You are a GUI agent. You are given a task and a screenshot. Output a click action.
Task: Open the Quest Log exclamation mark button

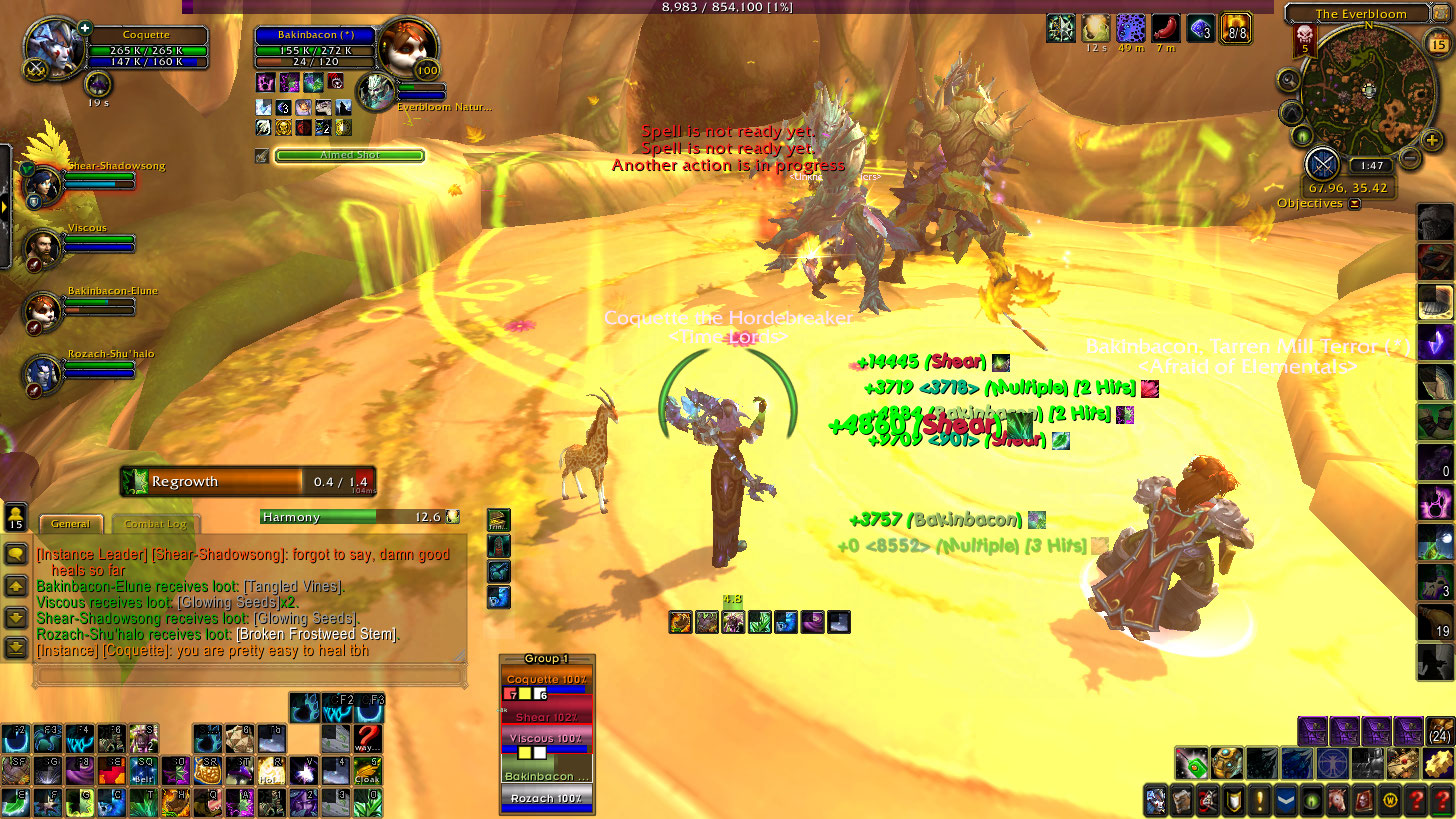1259,801
